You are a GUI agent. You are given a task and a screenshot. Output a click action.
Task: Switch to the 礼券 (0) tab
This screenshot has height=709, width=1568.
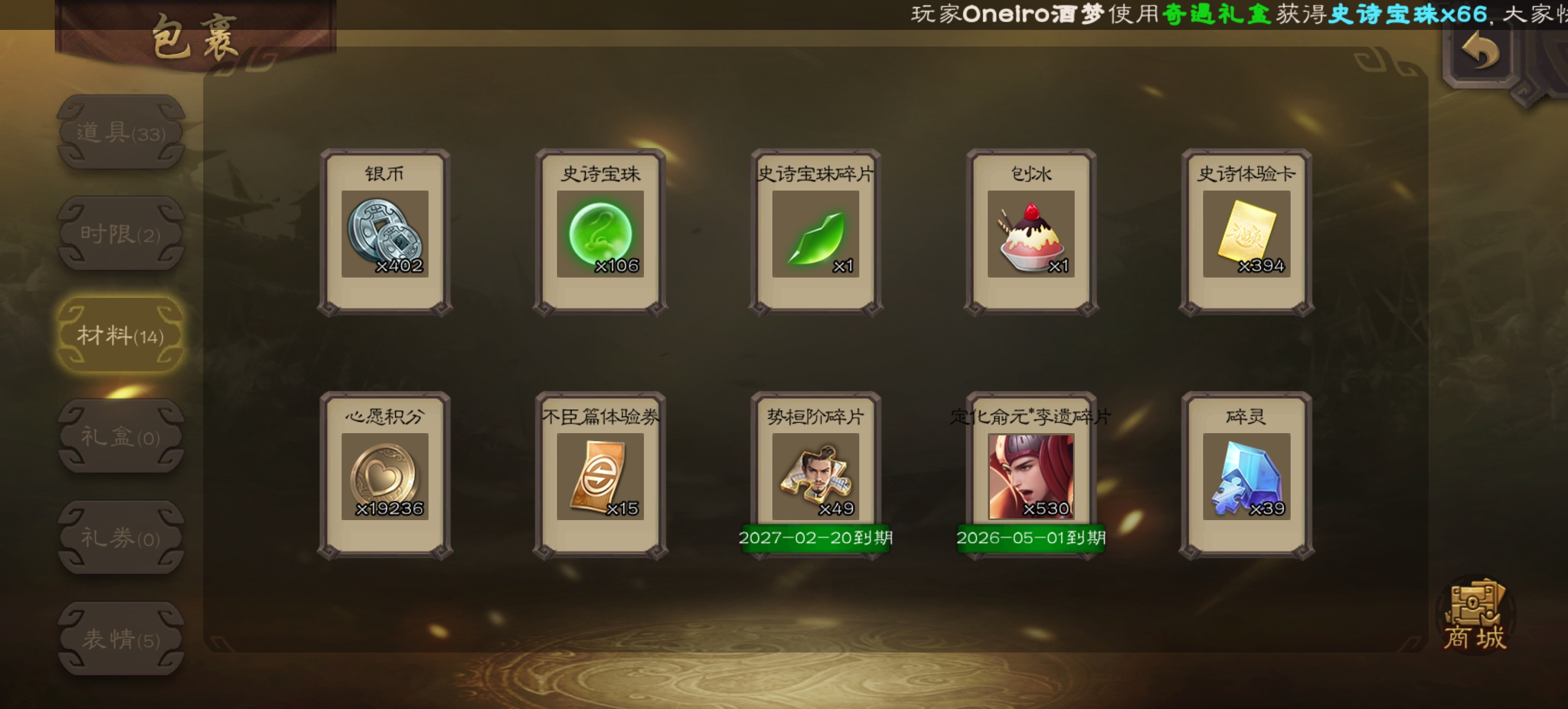click(x=121, y=538)
